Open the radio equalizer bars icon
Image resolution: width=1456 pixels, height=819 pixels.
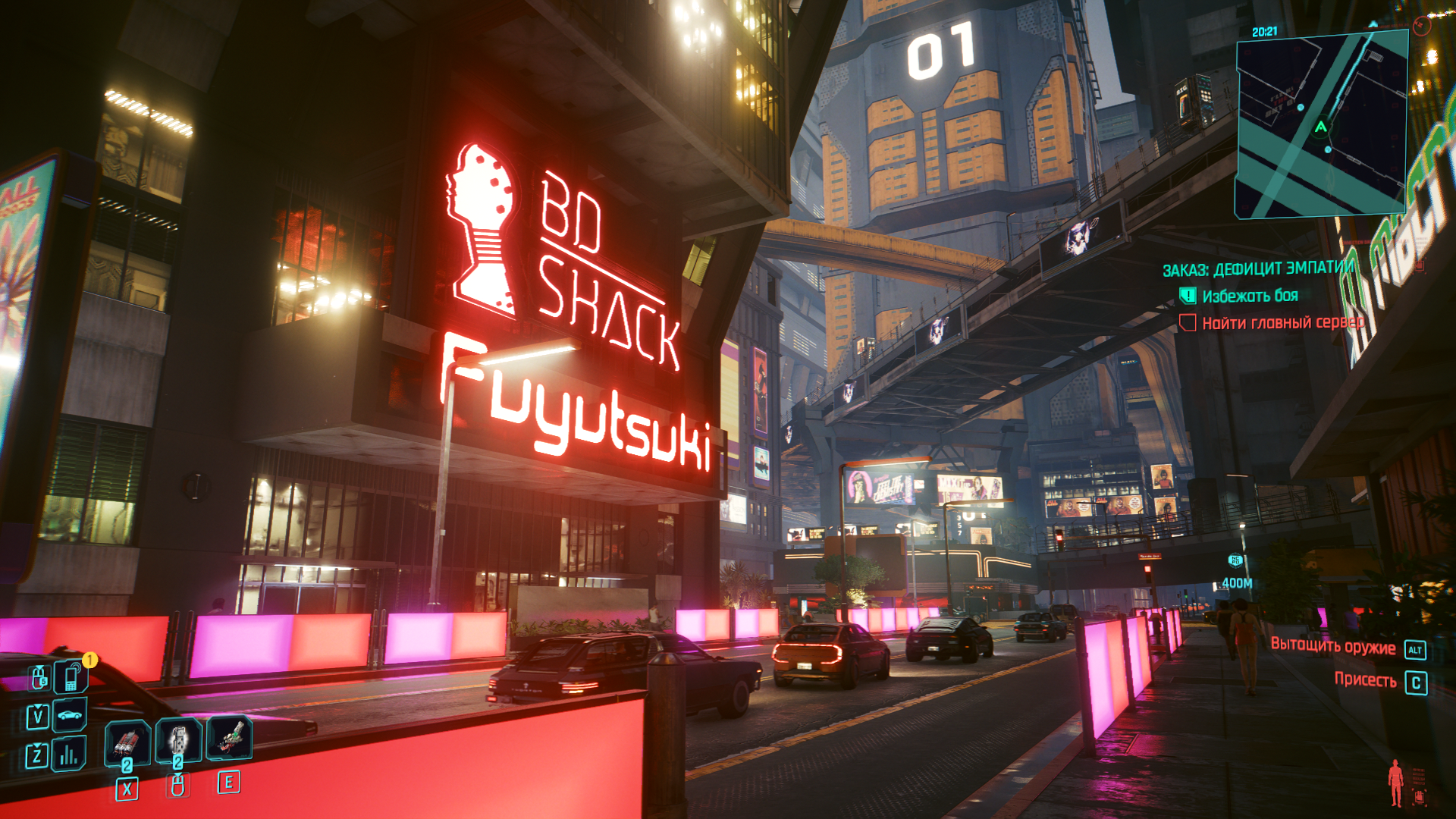[69, 754]
